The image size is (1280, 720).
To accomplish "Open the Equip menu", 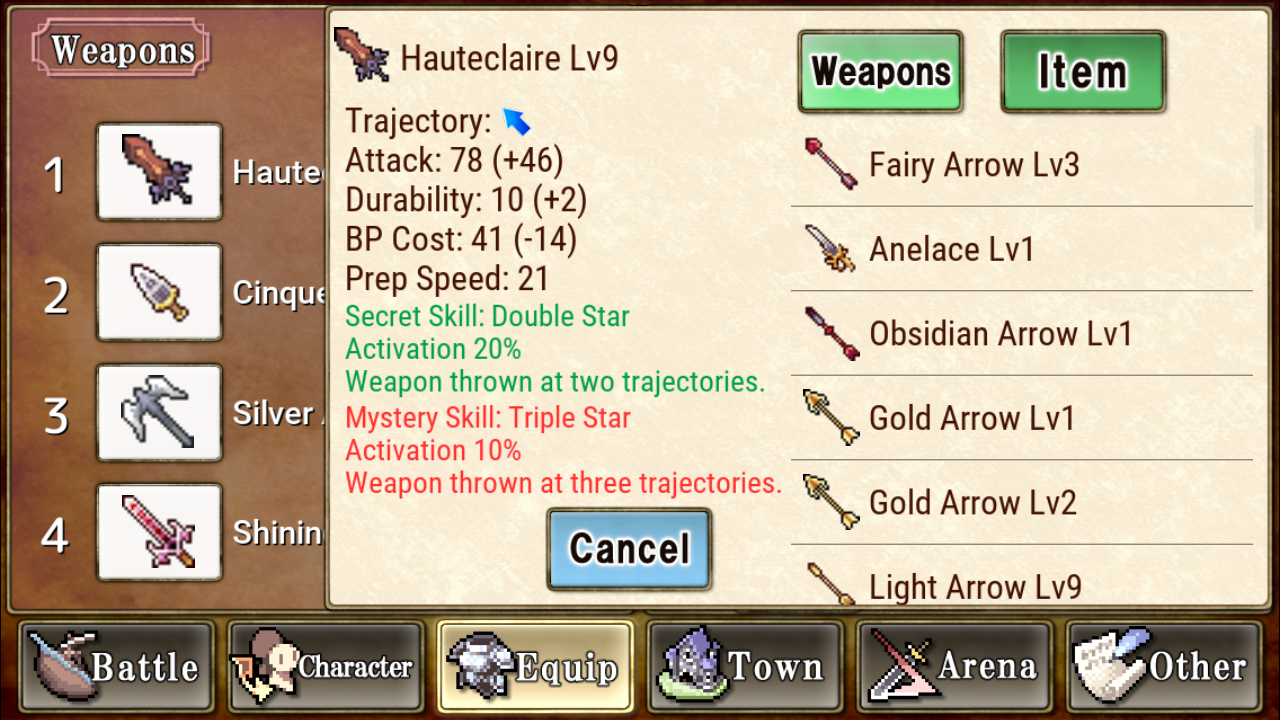I will 535,666.
